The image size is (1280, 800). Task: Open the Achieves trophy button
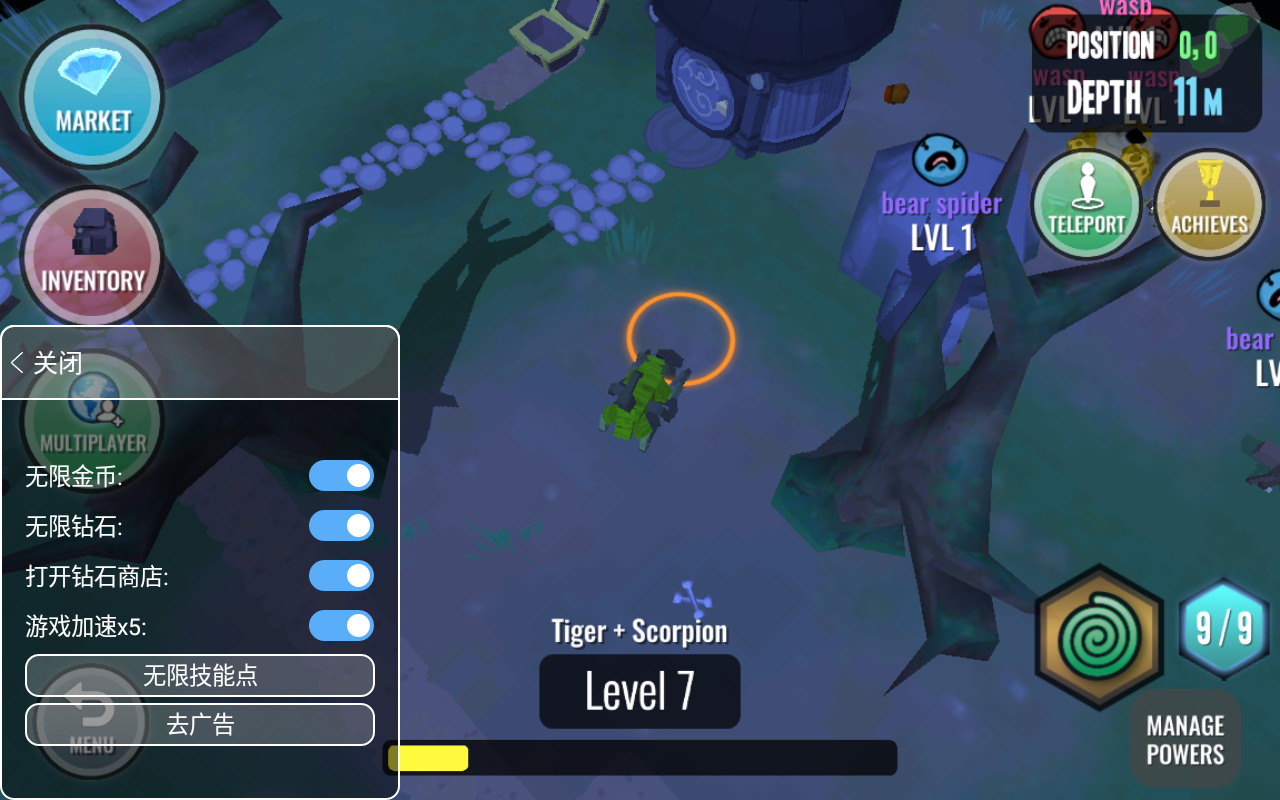[1209, 203]
